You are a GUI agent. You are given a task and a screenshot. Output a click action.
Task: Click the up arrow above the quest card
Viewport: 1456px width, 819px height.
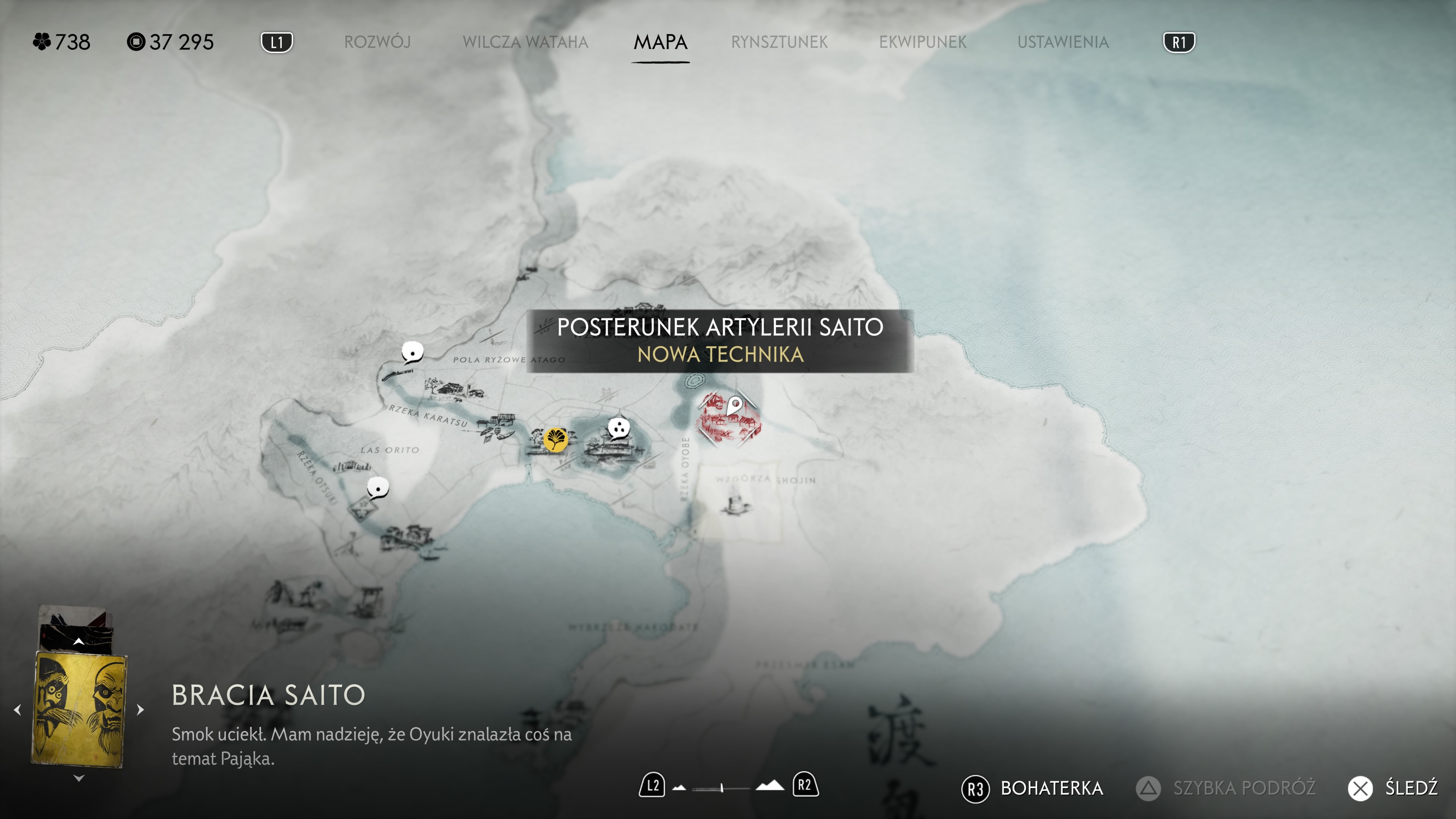(x=78, y=642)
